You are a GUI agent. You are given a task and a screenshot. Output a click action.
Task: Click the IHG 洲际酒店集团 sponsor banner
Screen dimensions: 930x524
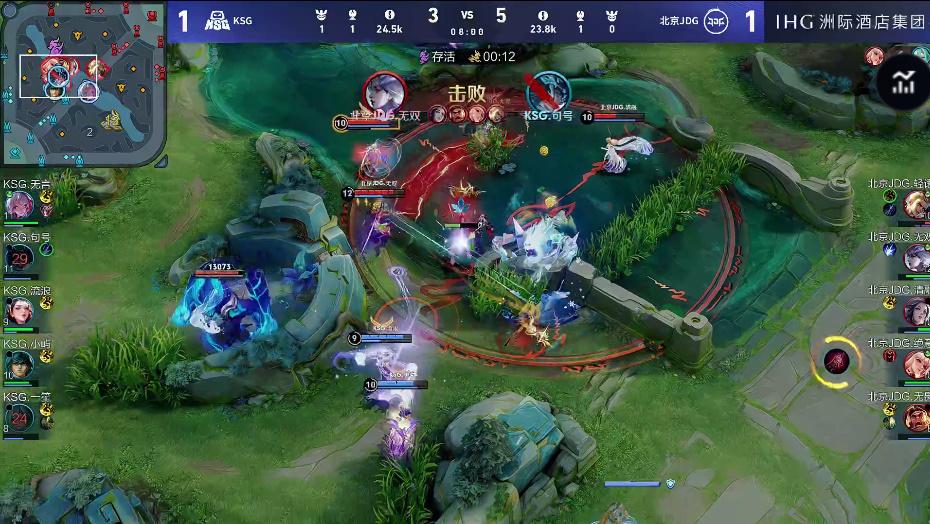point(849,21)
